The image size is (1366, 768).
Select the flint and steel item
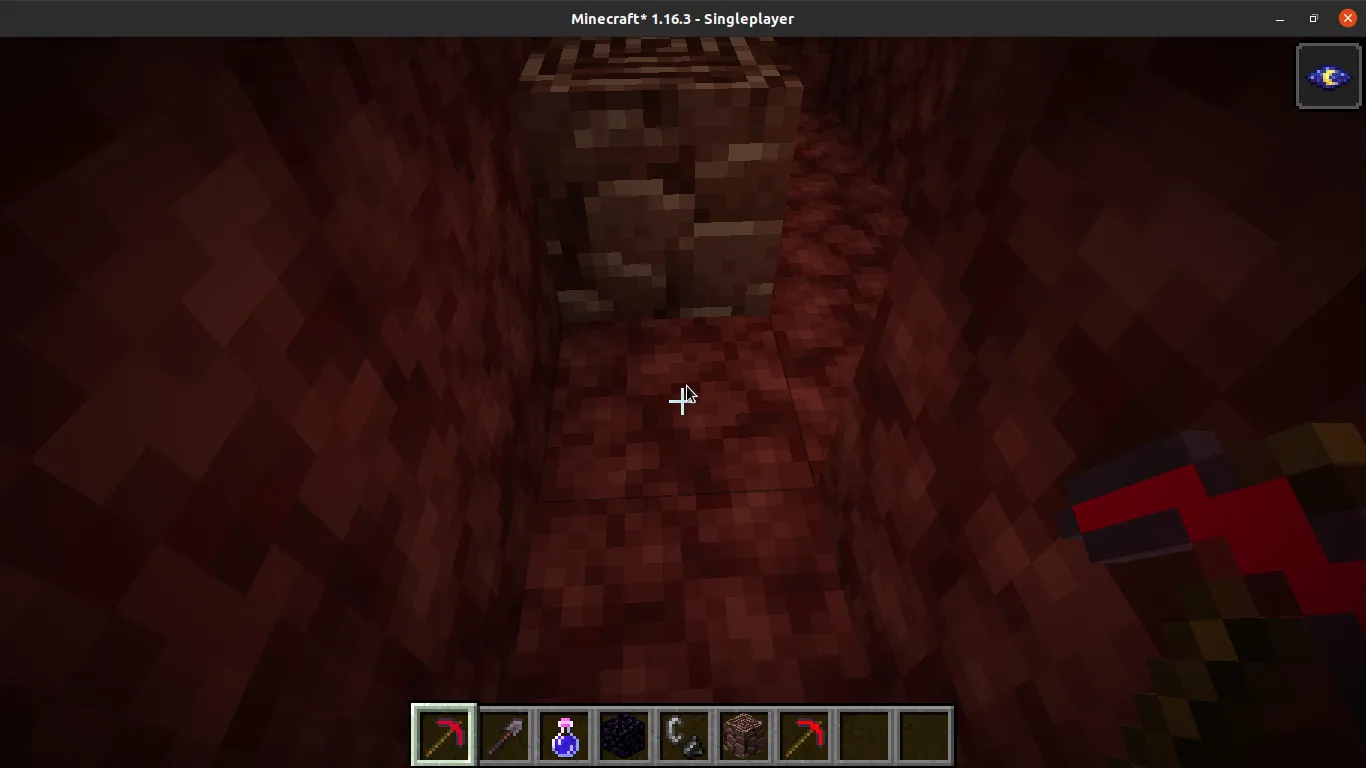point(683,735)
